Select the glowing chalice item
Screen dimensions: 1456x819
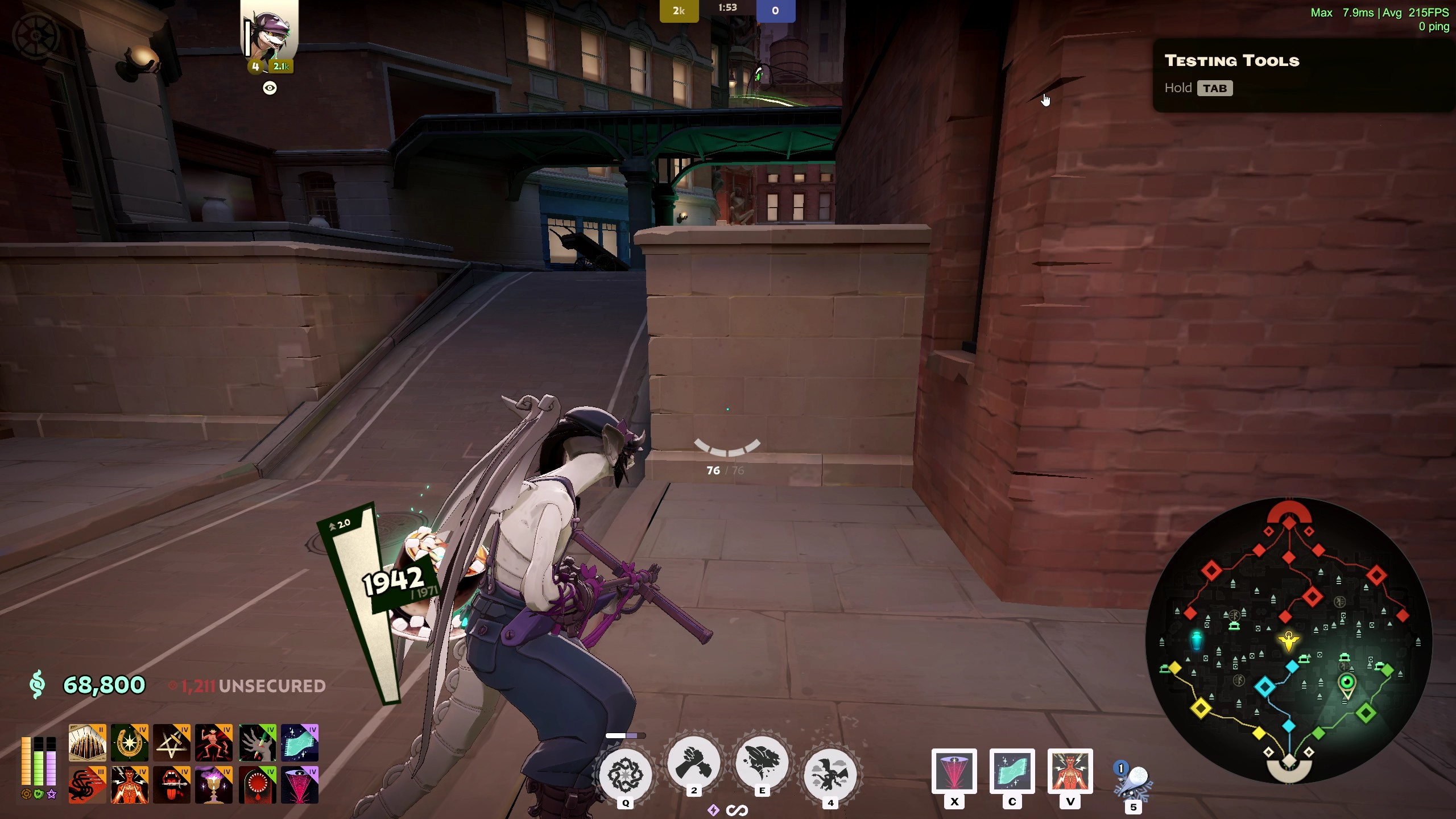click(214, 785)
